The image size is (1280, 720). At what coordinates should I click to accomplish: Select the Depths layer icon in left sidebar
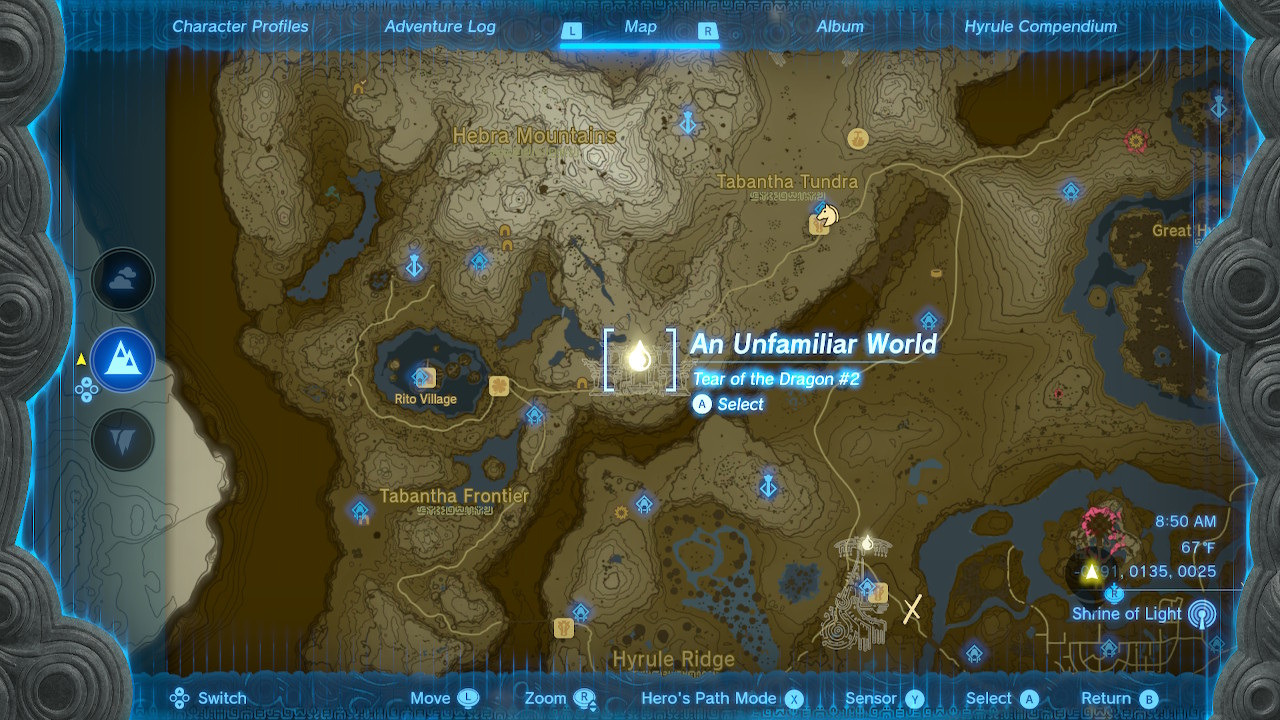pos(122,438)
